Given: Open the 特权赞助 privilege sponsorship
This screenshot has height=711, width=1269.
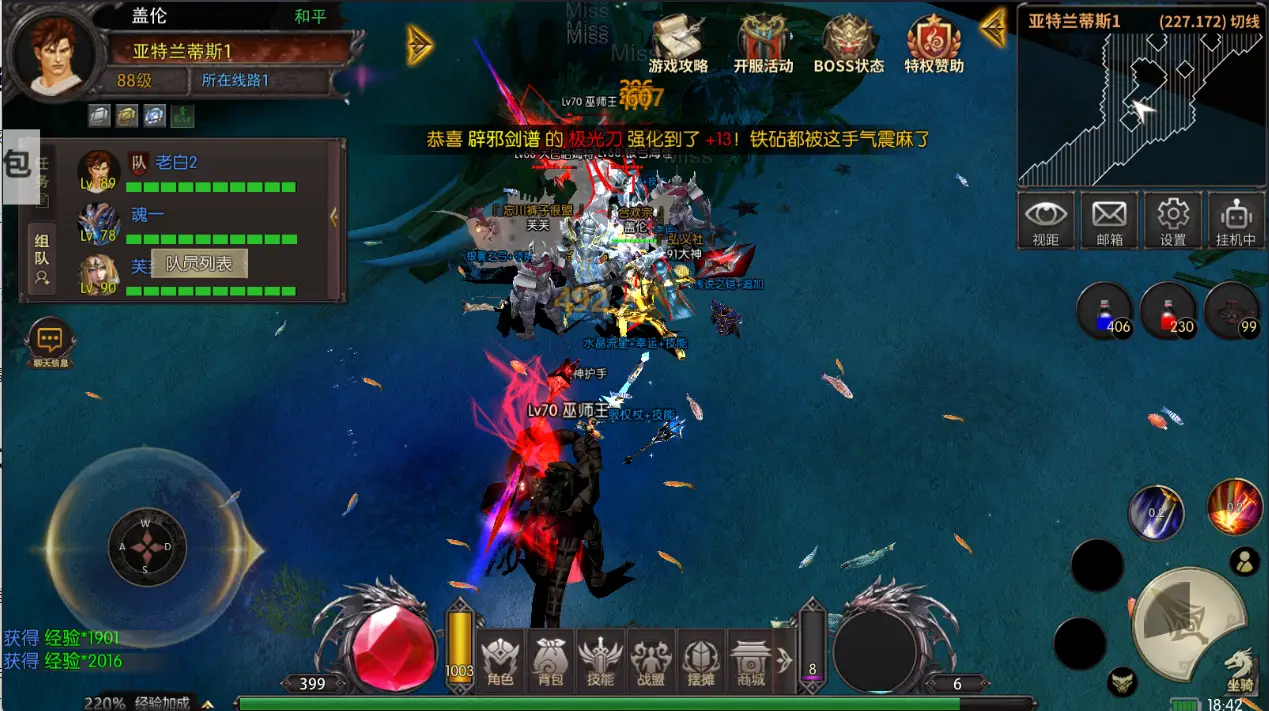Looking at the screenshot, I should [x=933, y=45].
